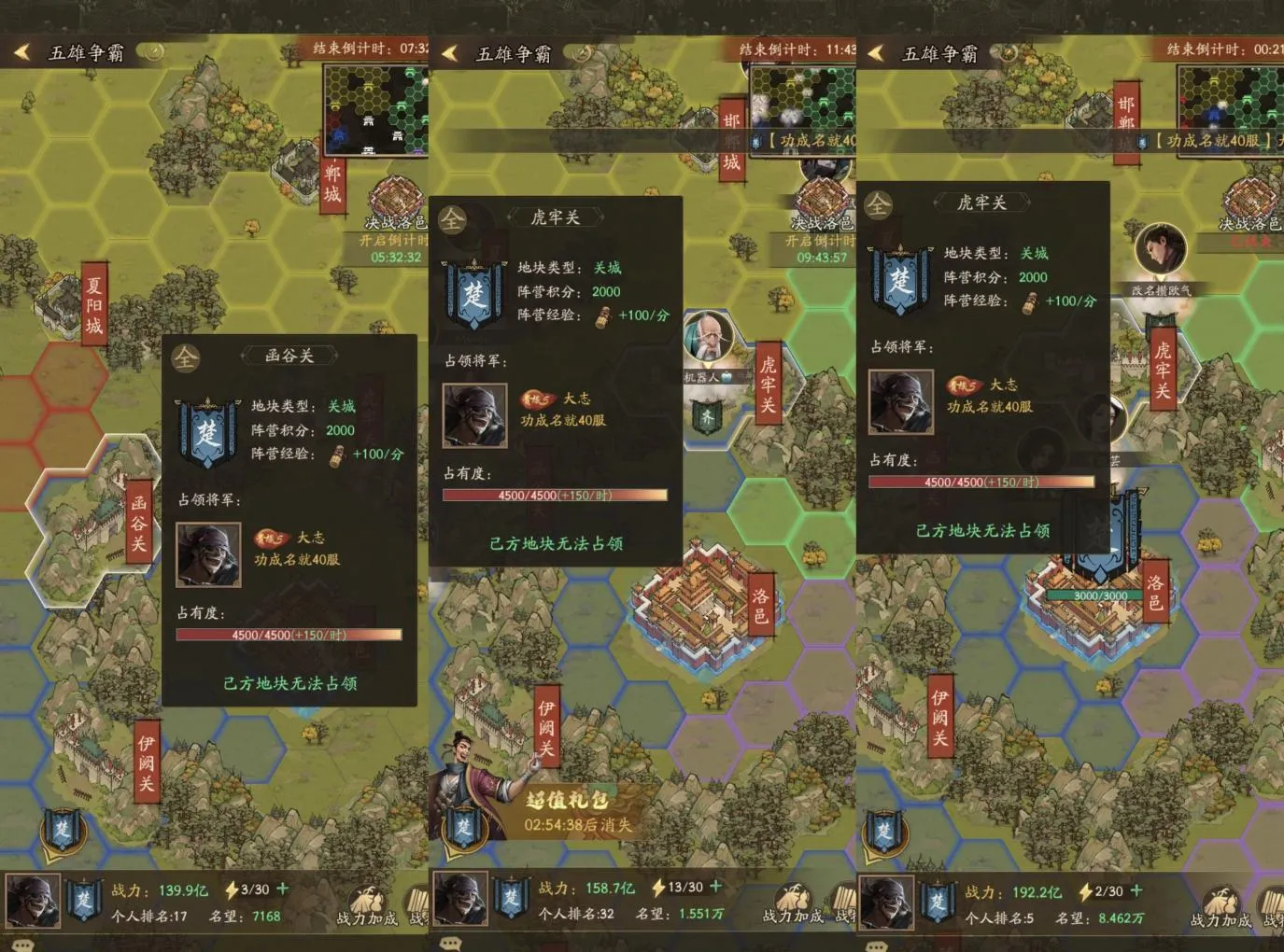Open the player portrait beside 战力 139.9亿
This screenshot has width=1284, height=952.
tap(33, 901)
